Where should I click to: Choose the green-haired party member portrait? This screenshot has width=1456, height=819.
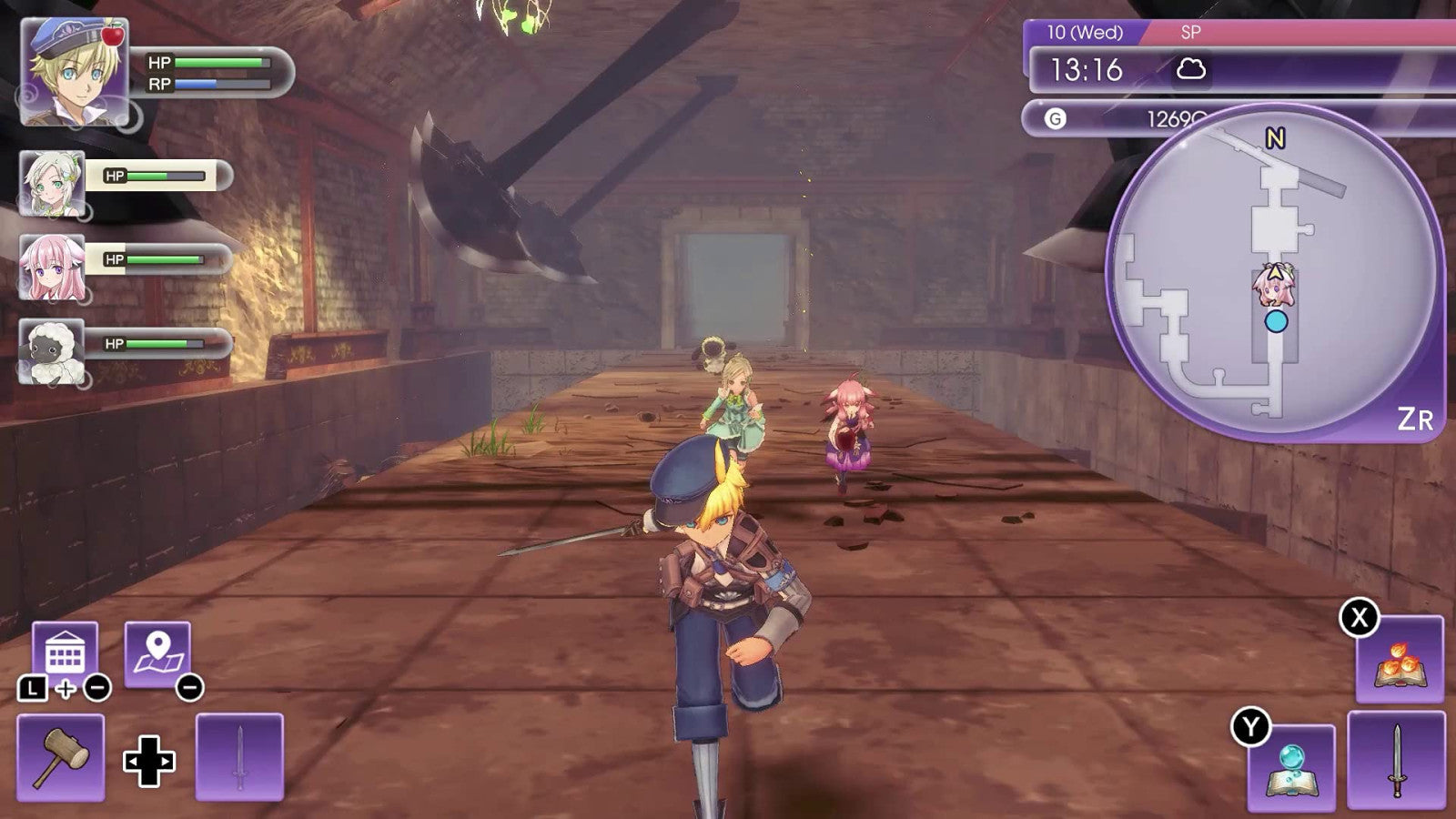coord(53,184)
